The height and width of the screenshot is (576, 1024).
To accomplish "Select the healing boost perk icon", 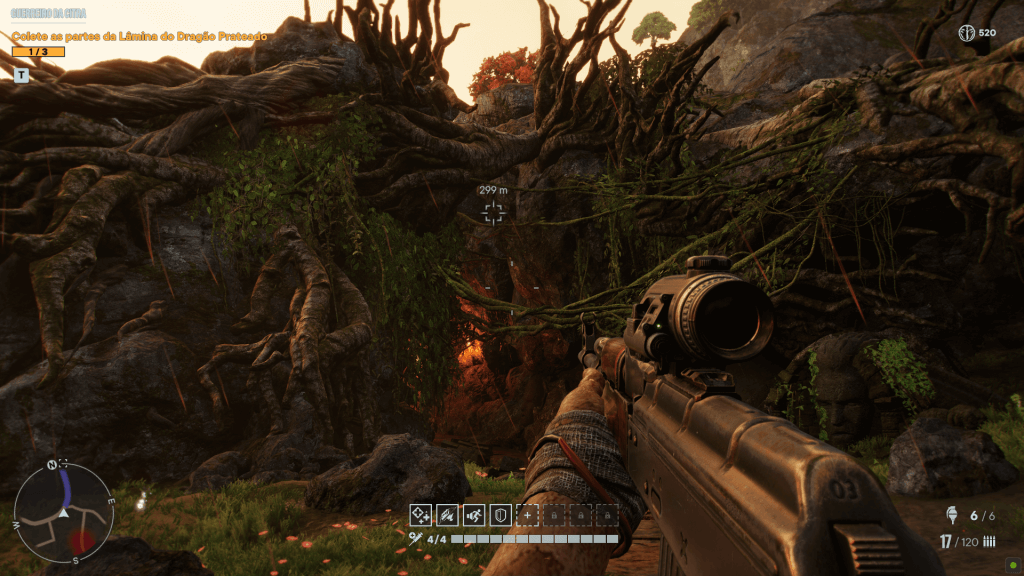I will (x=421, y=515).
